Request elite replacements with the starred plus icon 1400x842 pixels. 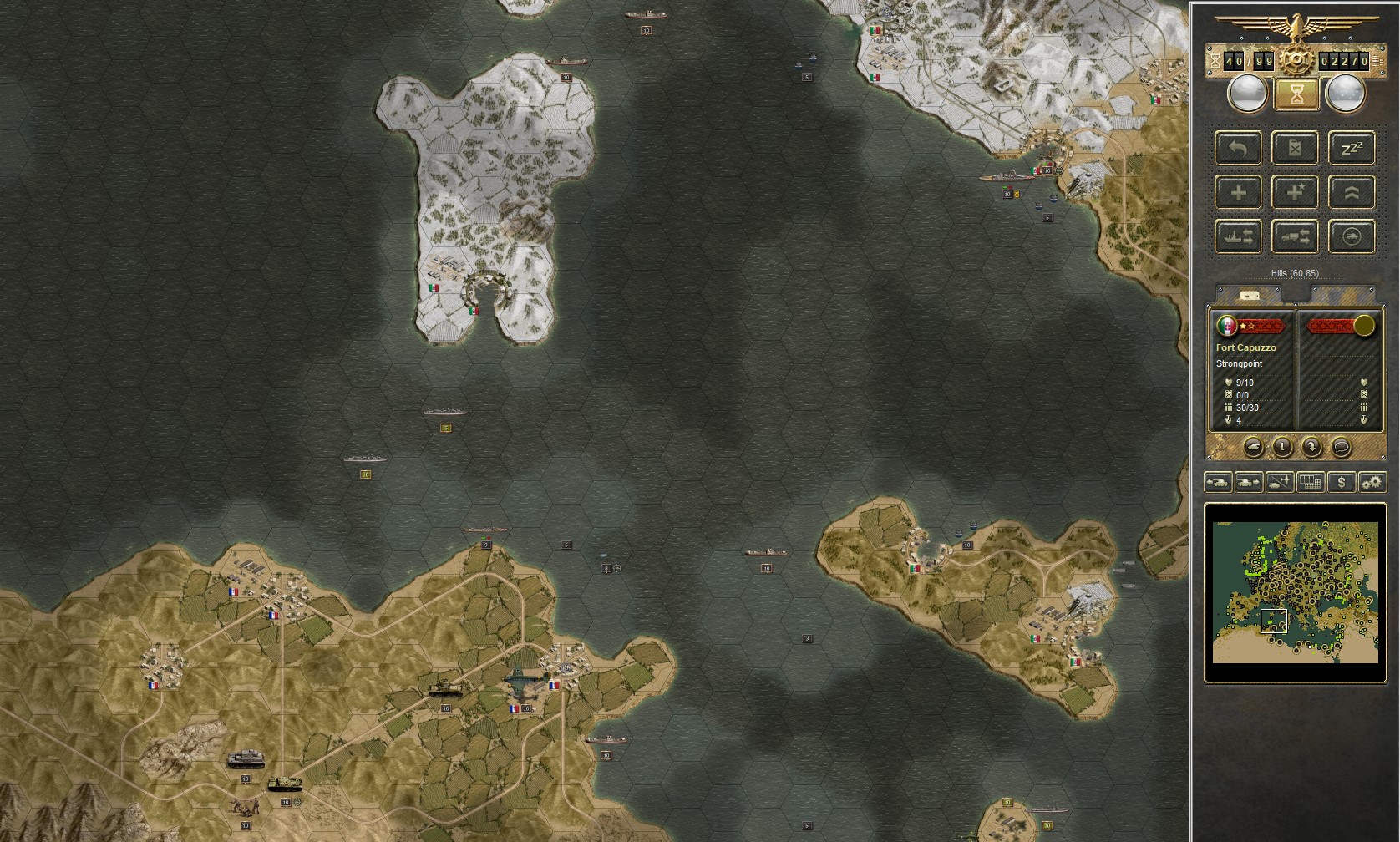tap(1295, 192)
